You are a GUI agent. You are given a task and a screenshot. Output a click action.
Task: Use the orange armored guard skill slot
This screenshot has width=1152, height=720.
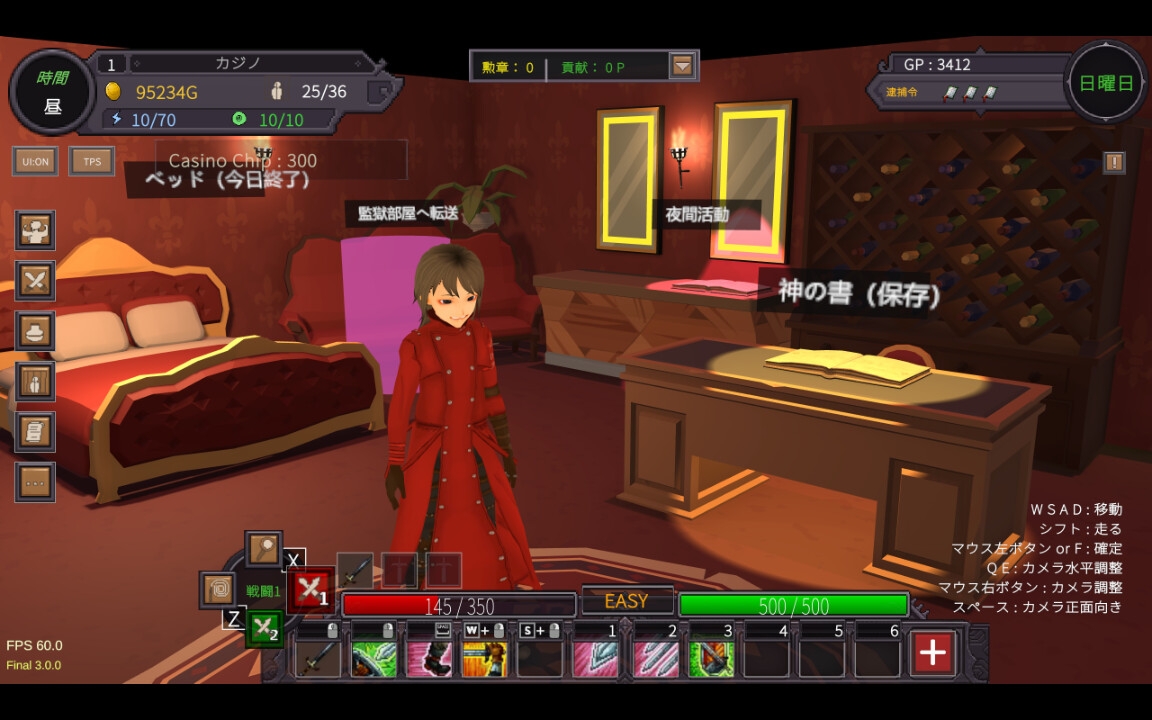coord(484,659)
